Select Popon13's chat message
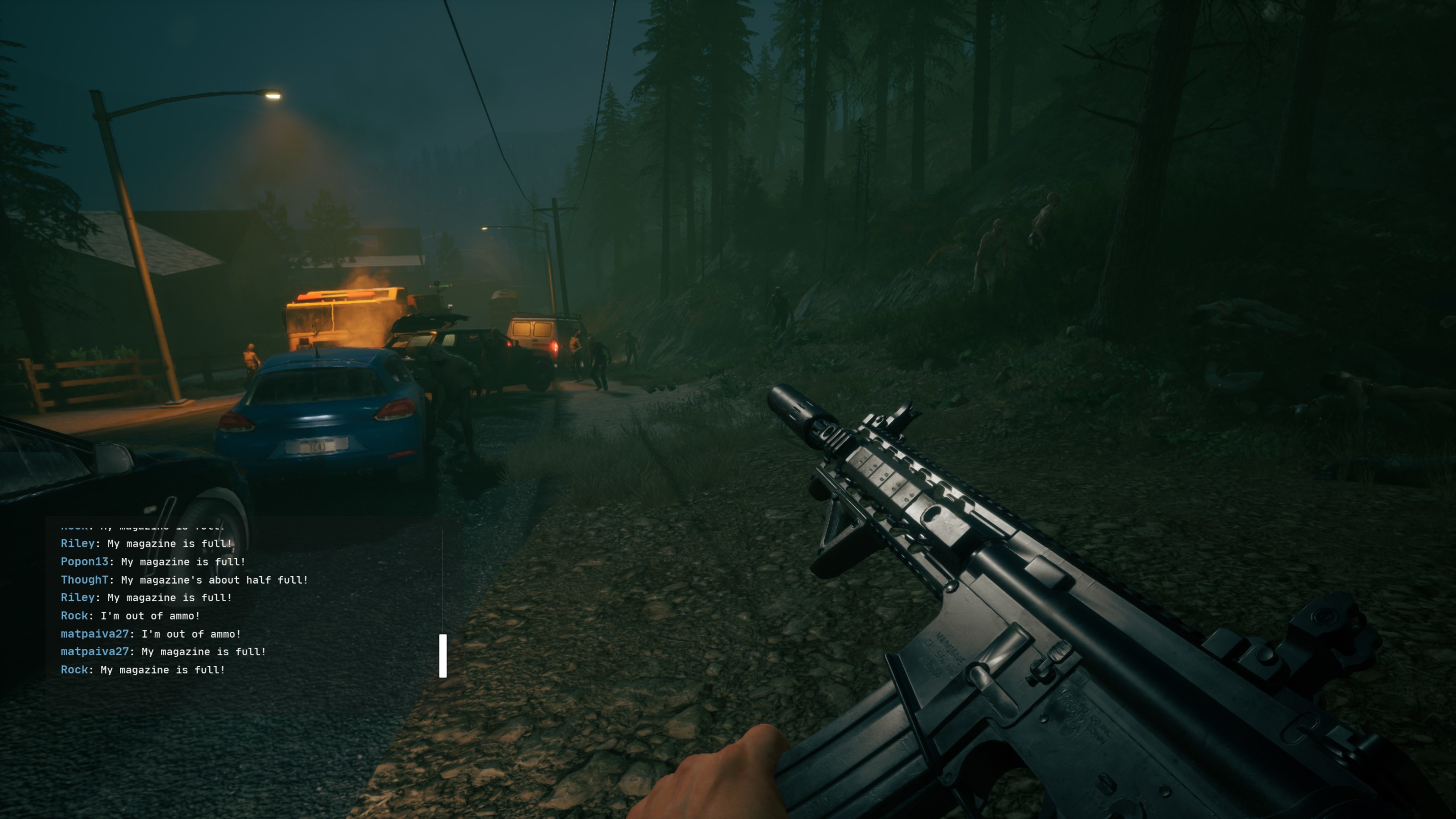The width and height of the screenshot is (1456, 819). [x=153, y=562]
